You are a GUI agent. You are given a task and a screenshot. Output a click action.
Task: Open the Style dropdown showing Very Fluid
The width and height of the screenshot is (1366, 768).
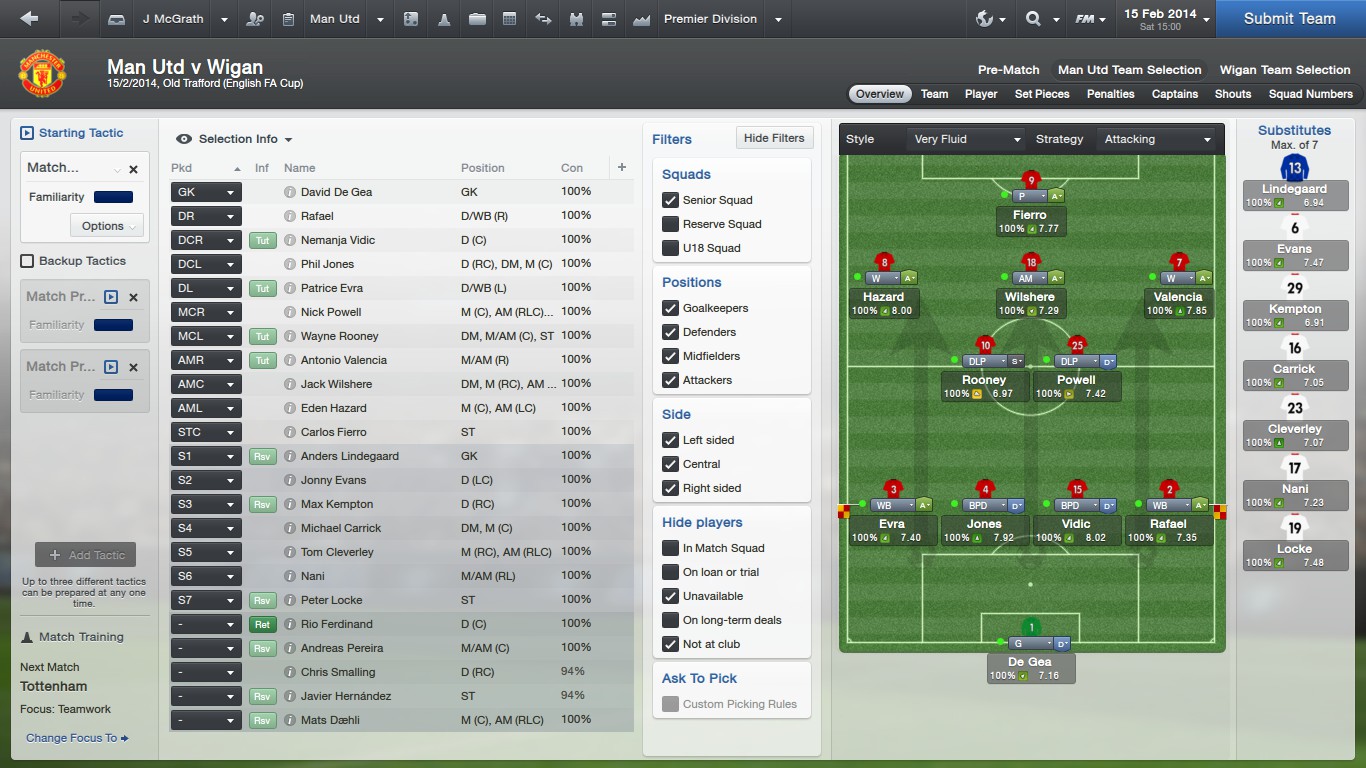click(967, 139)
